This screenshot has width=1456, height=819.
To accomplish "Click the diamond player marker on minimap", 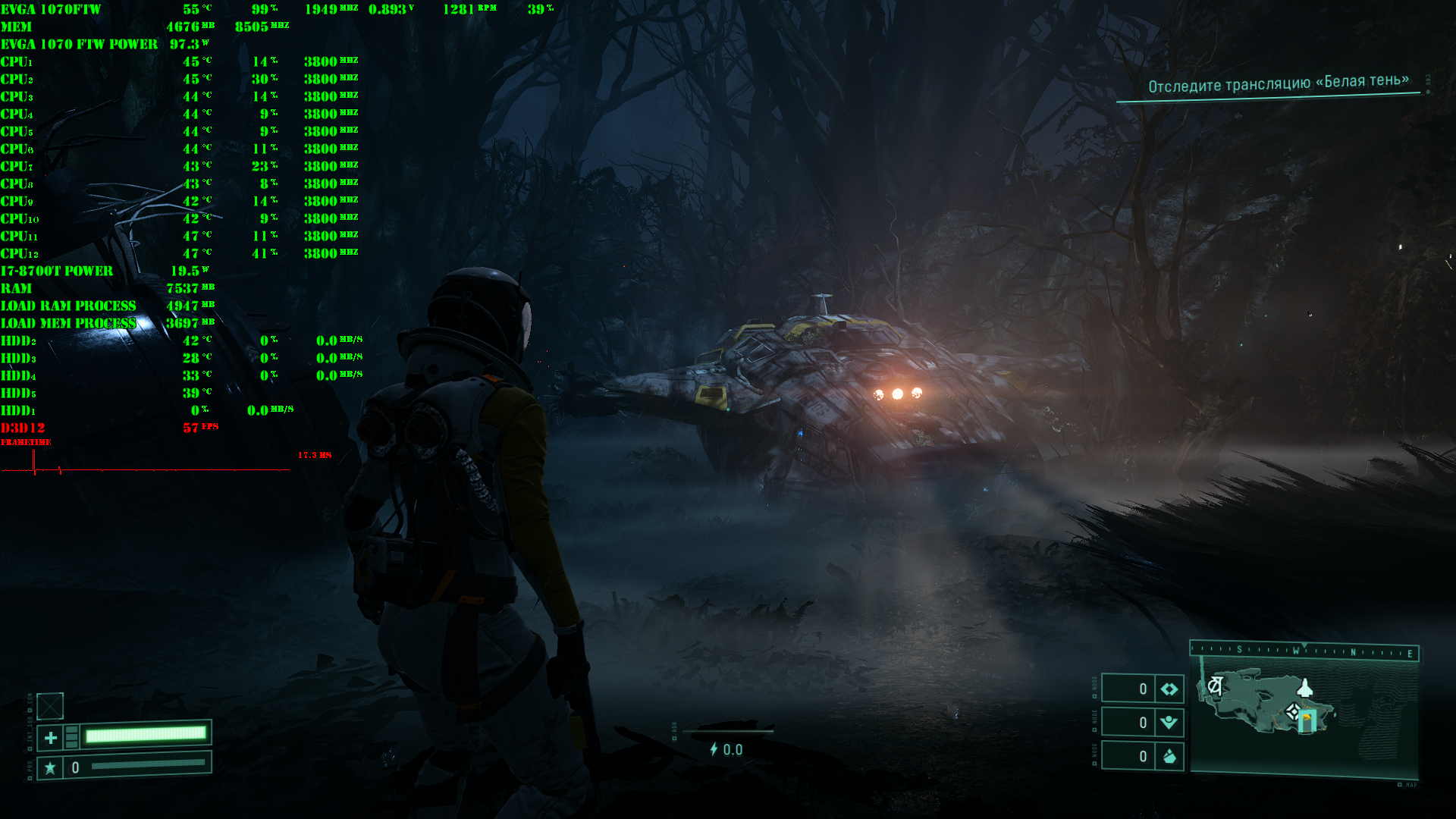I will coord(1293,712).
